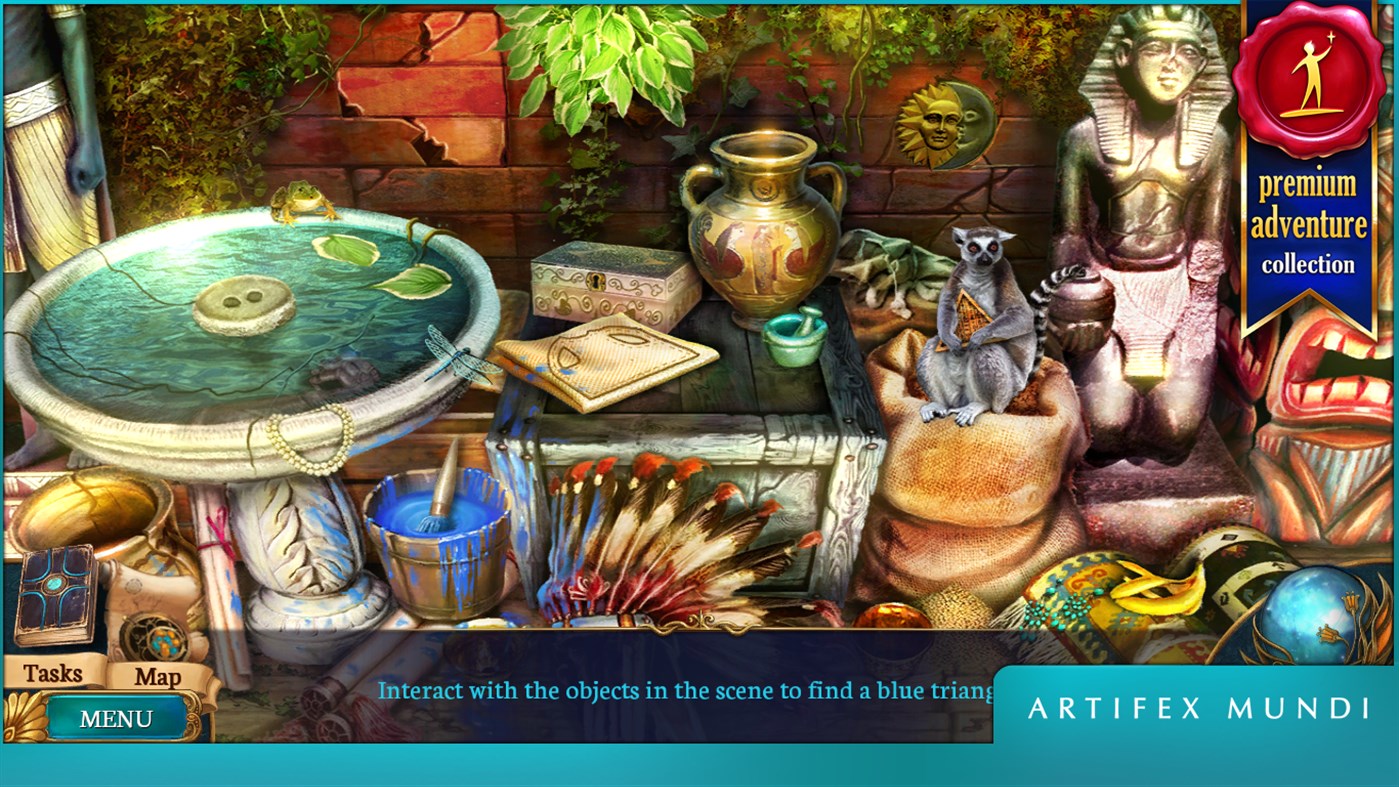The width and height of the screenshot is (1399, 787).
Task: Open the Tasks journal book icon
Action: (55, 592)
